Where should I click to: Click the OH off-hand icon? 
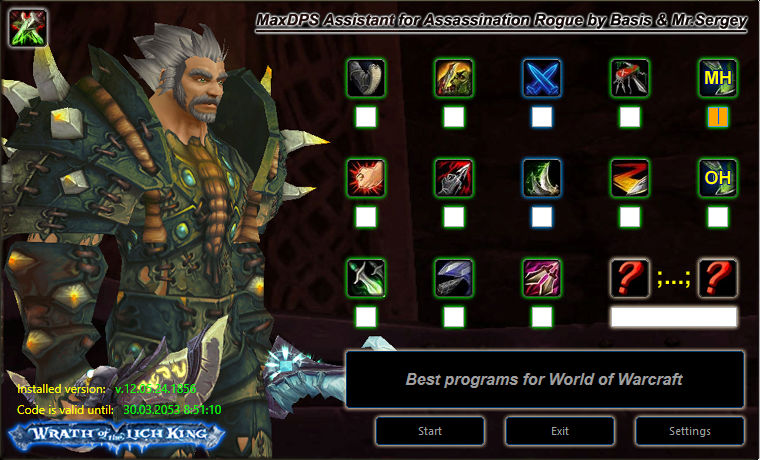pos(718,178)
